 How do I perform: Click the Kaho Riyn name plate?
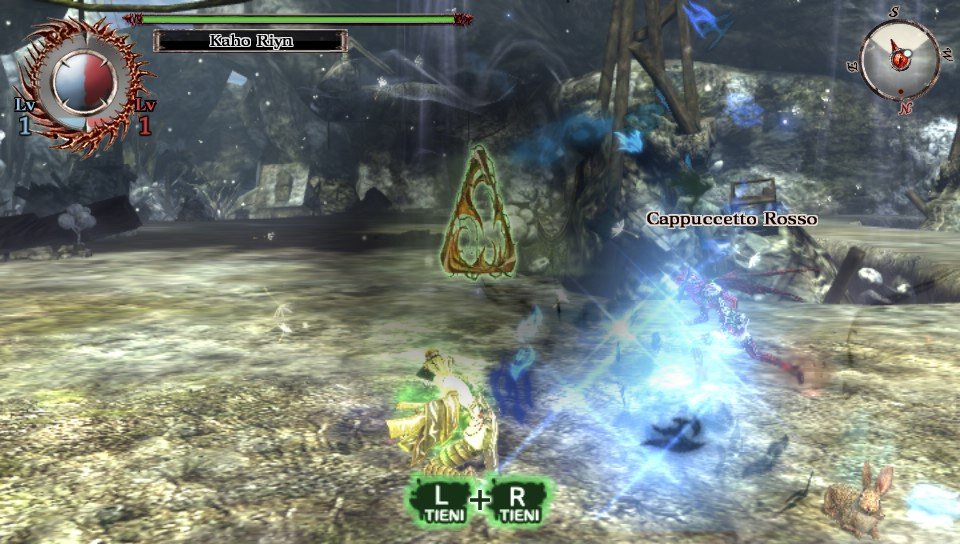[250, 41]
